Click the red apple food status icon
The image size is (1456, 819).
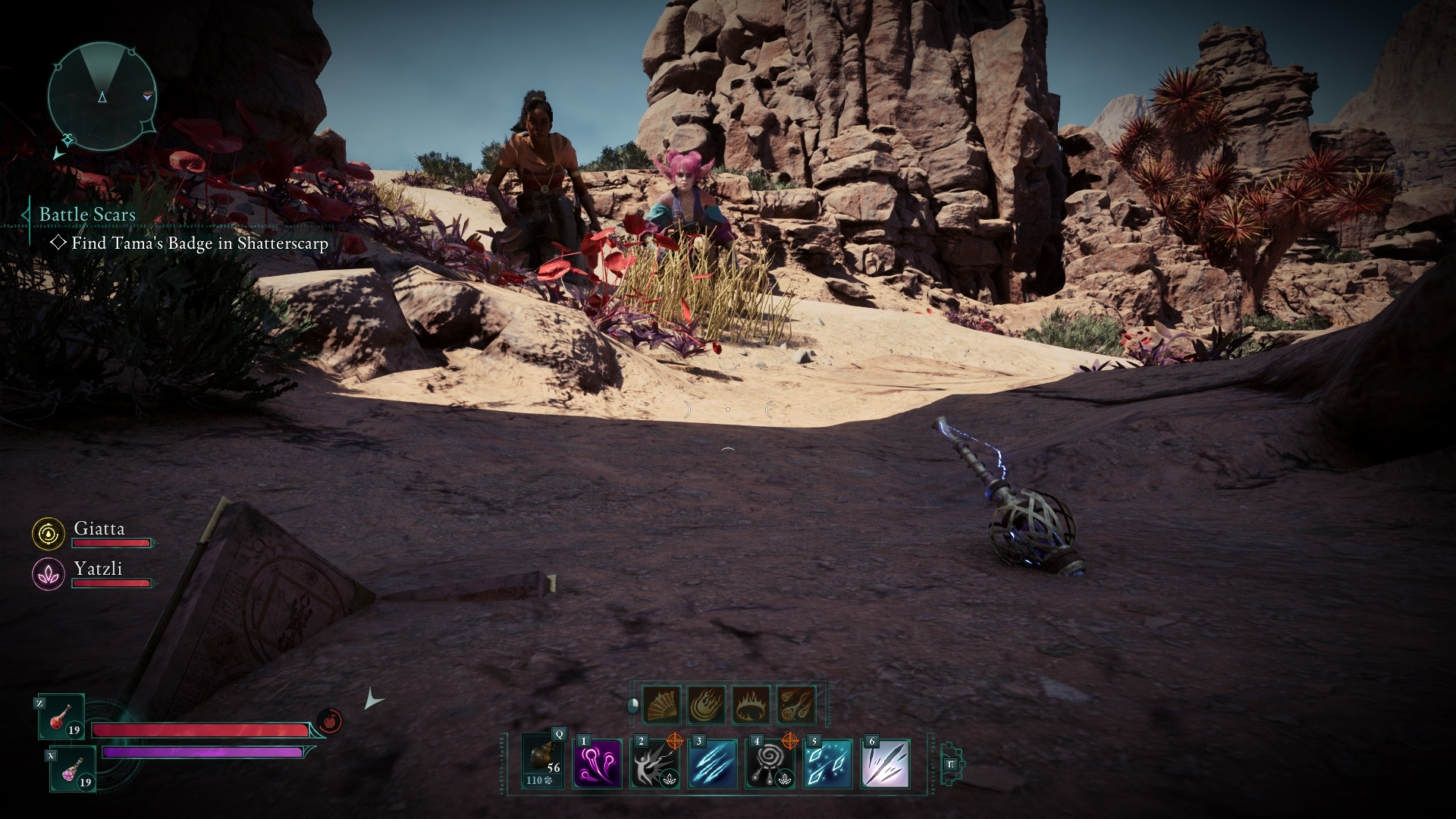330,720
